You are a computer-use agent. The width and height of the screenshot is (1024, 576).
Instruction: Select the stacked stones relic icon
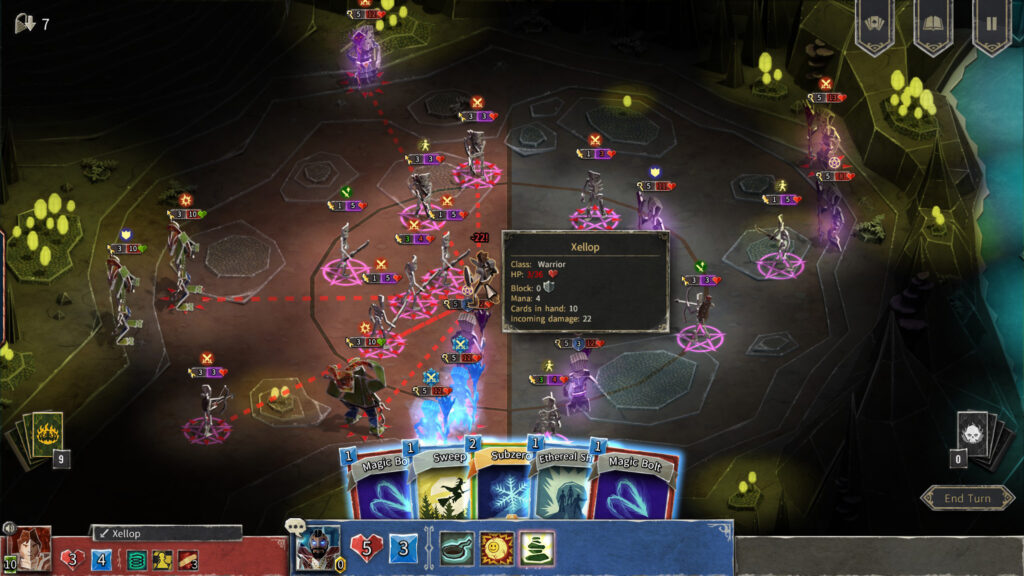pos(537,548)
